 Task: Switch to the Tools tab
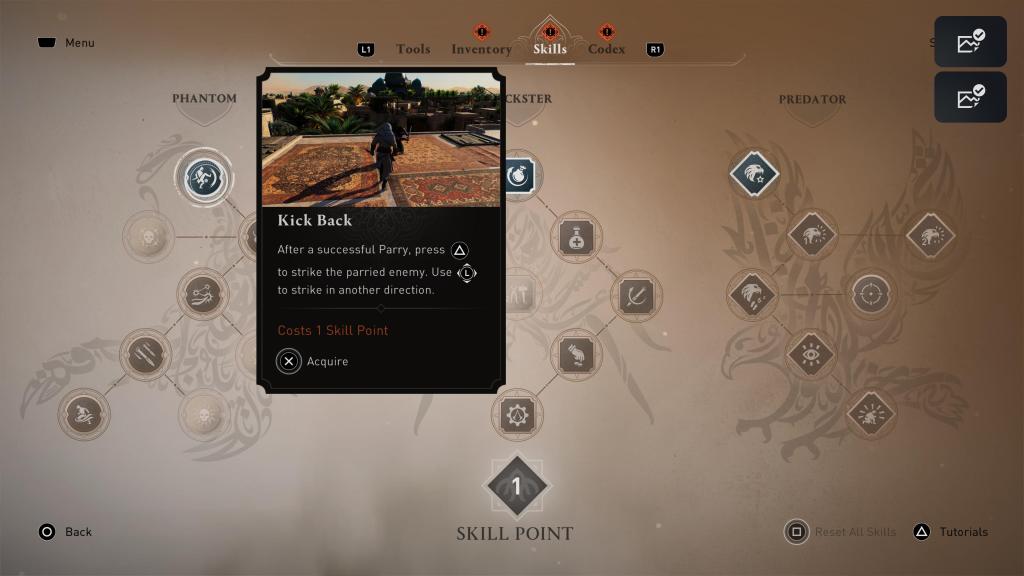click(413, 49)
